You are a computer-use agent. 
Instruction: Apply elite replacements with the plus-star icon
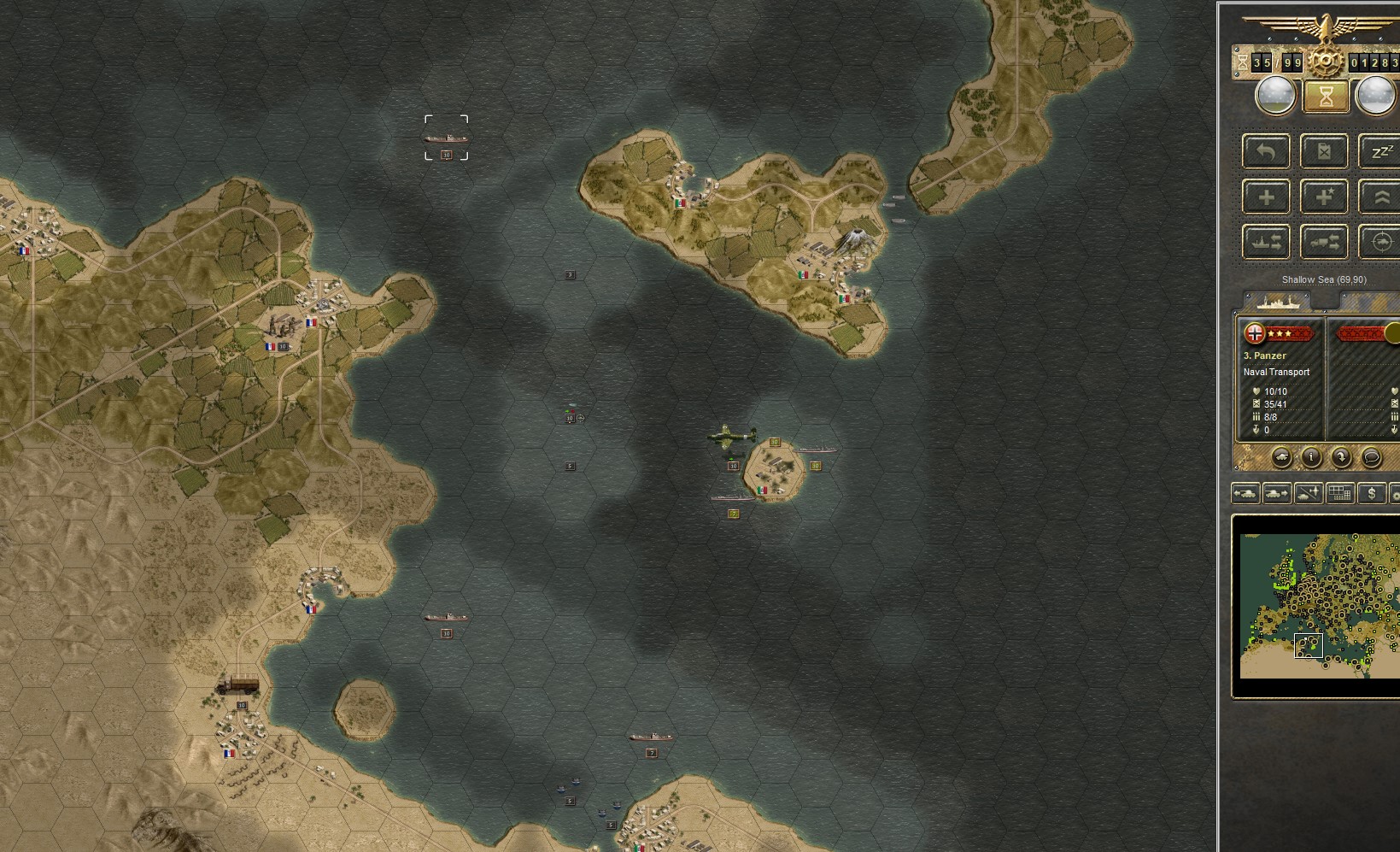click(x=1325, y=196)
